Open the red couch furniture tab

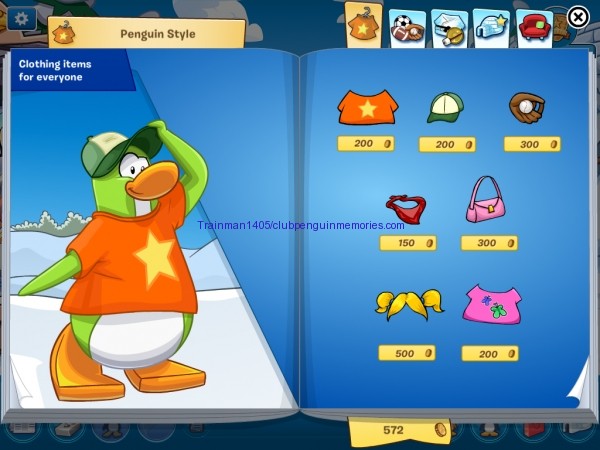535,26
